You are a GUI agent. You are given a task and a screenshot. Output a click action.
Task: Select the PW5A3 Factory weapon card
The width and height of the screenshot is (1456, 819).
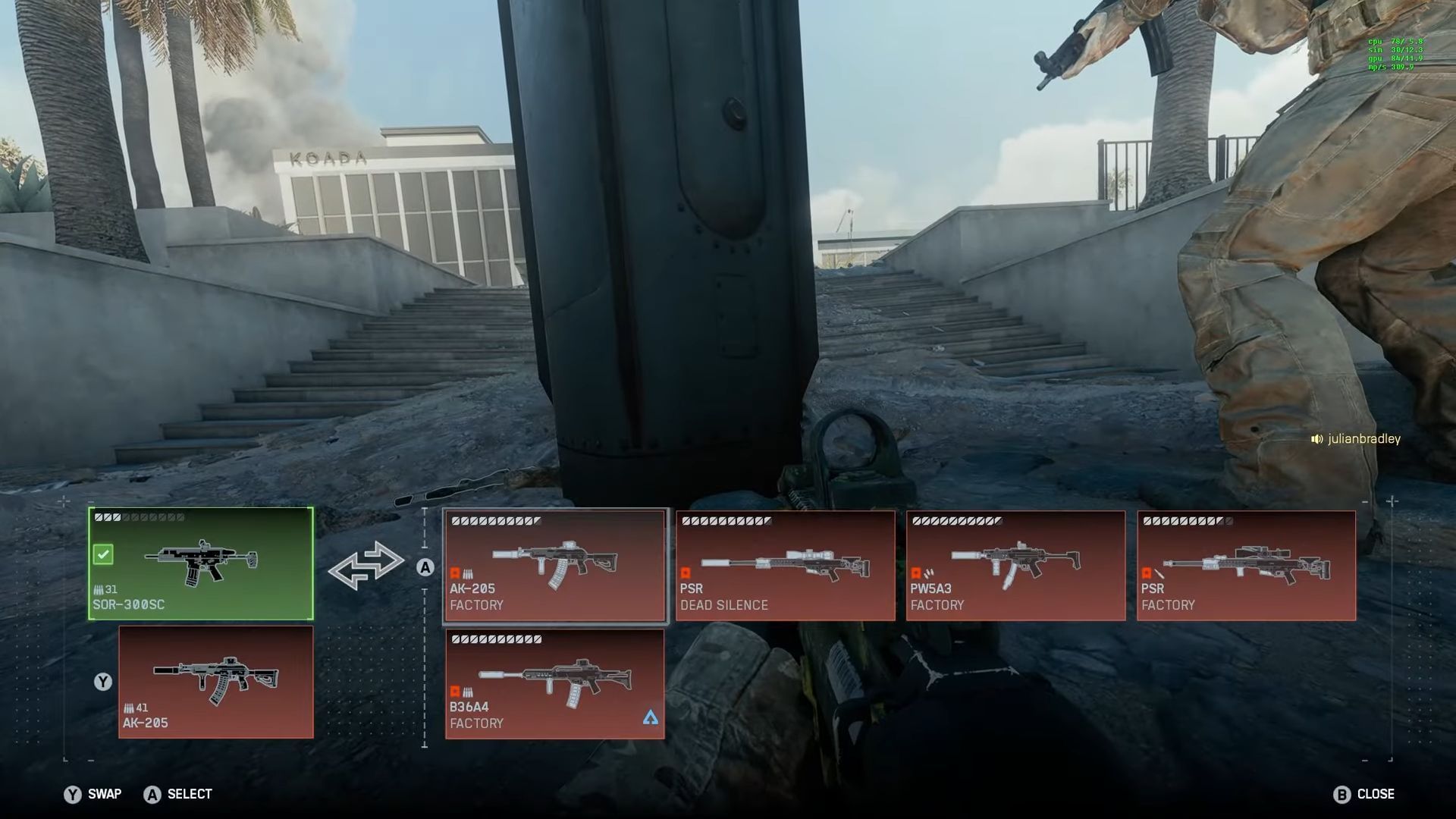pyautogui.click(x=1016, y=565)
